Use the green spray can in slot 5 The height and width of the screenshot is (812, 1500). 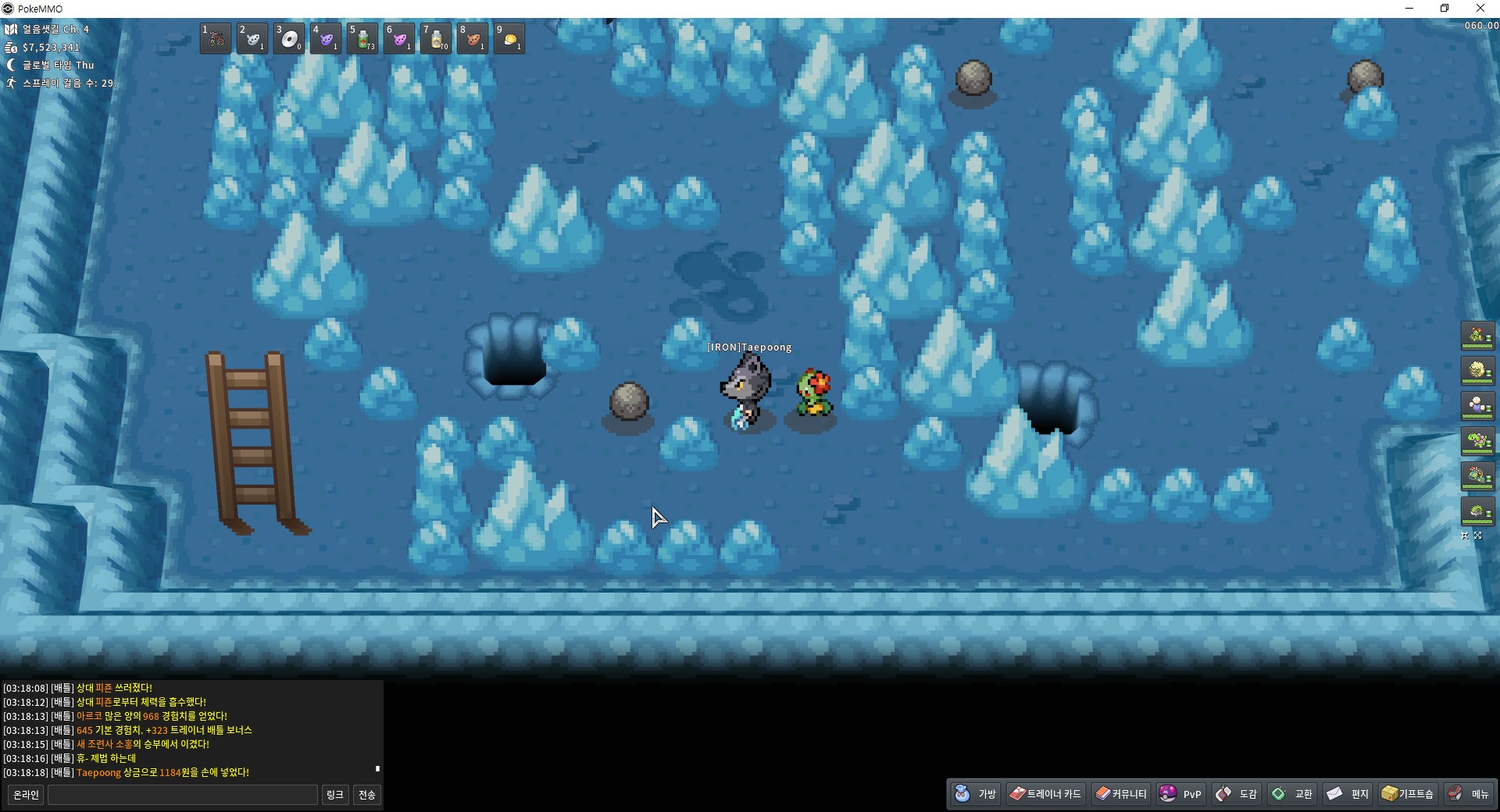(x=362, y=38)
